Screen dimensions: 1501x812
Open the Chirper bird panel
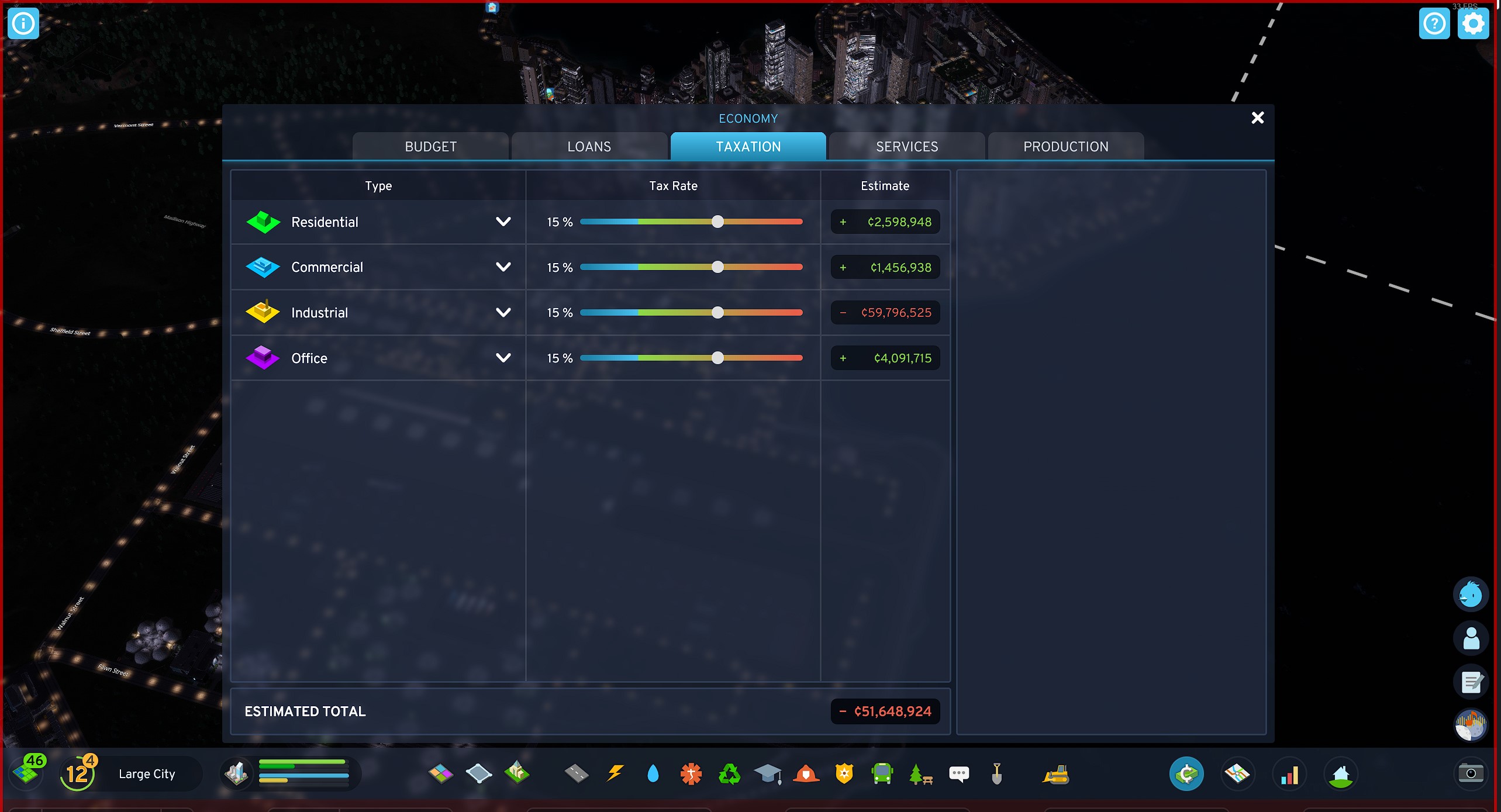[x=1469, y=593]
